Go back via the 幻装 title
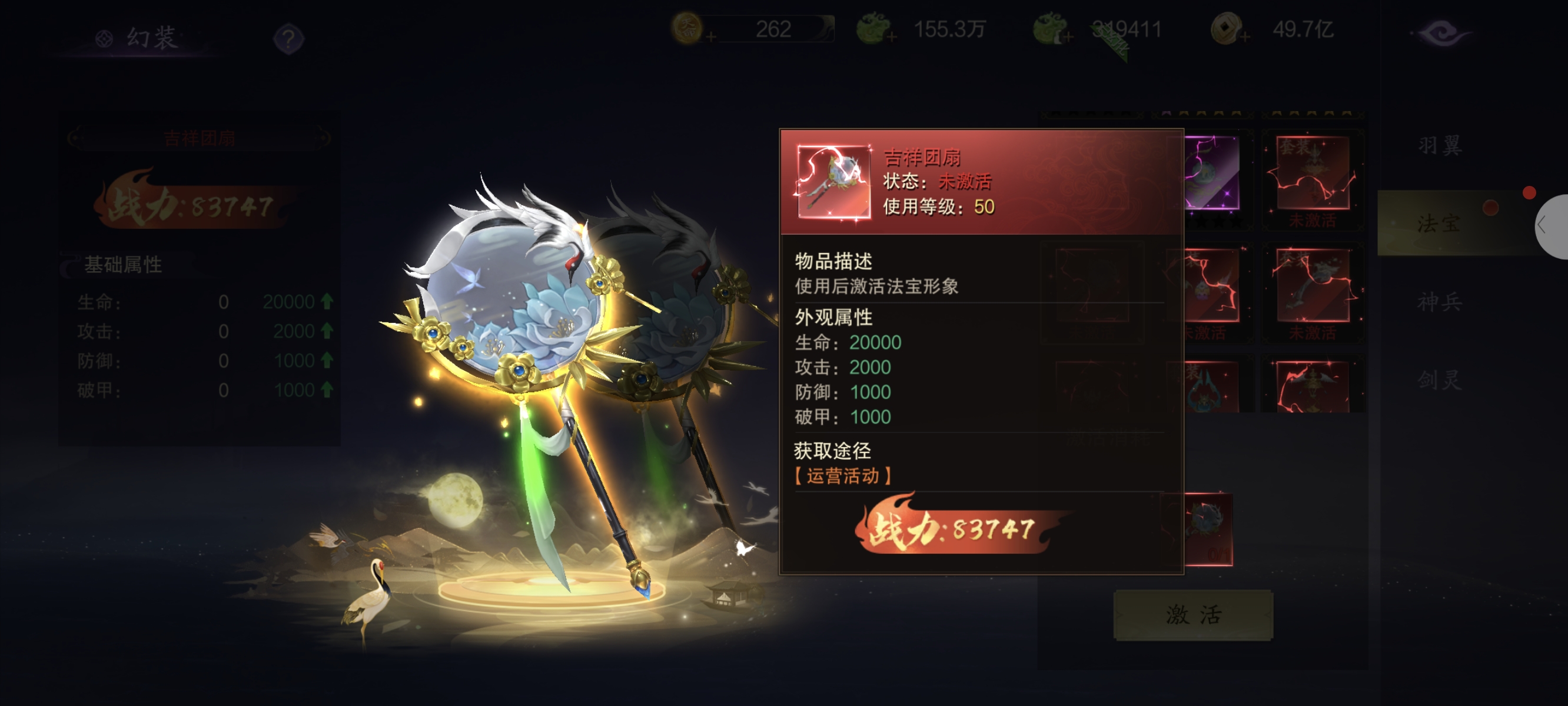Screen dimensions: 1568x706 [140, 38]
